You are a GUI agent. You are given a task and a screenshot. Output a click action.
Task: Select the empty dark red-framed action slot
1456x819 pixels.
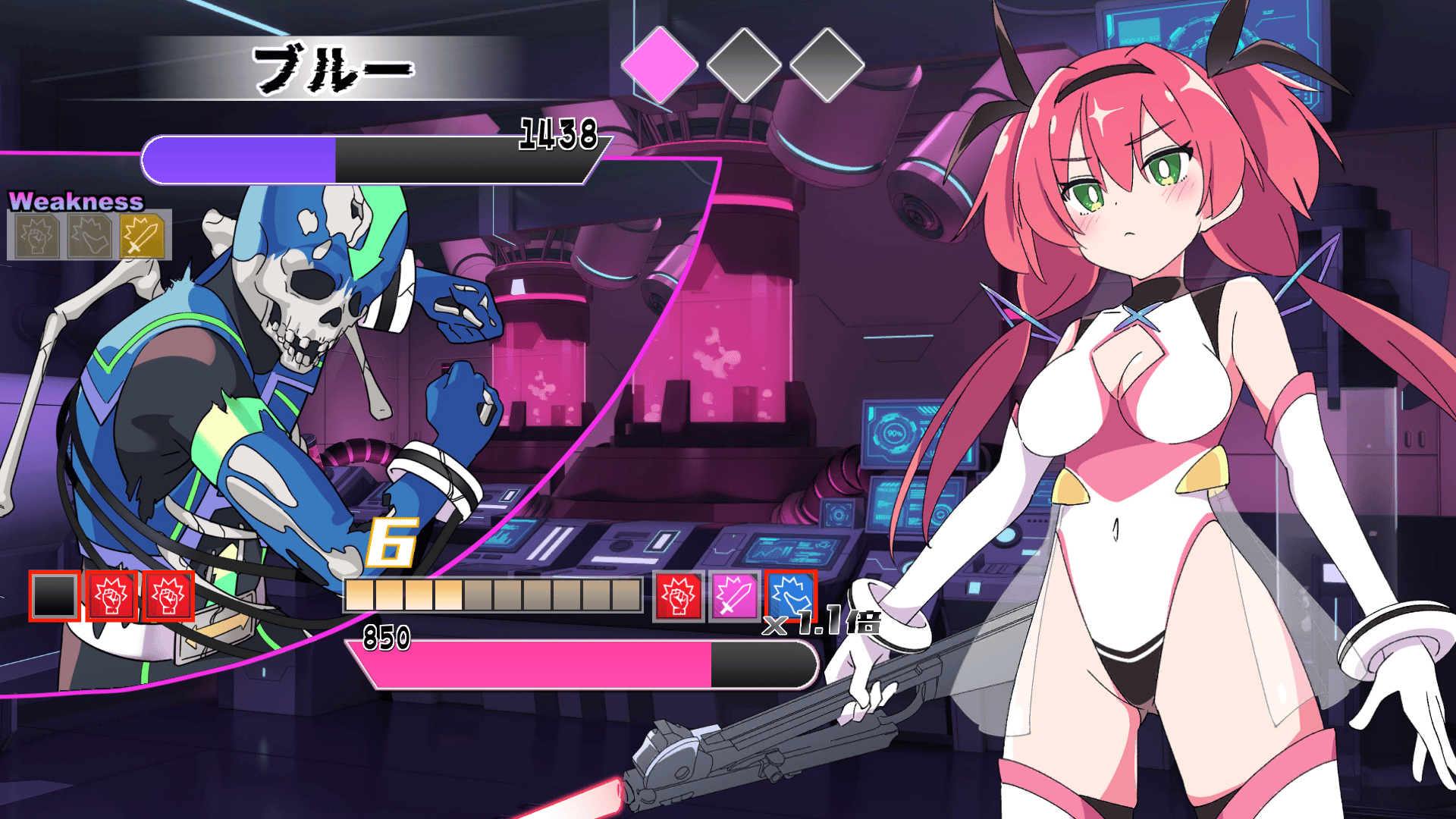(55, 596)
